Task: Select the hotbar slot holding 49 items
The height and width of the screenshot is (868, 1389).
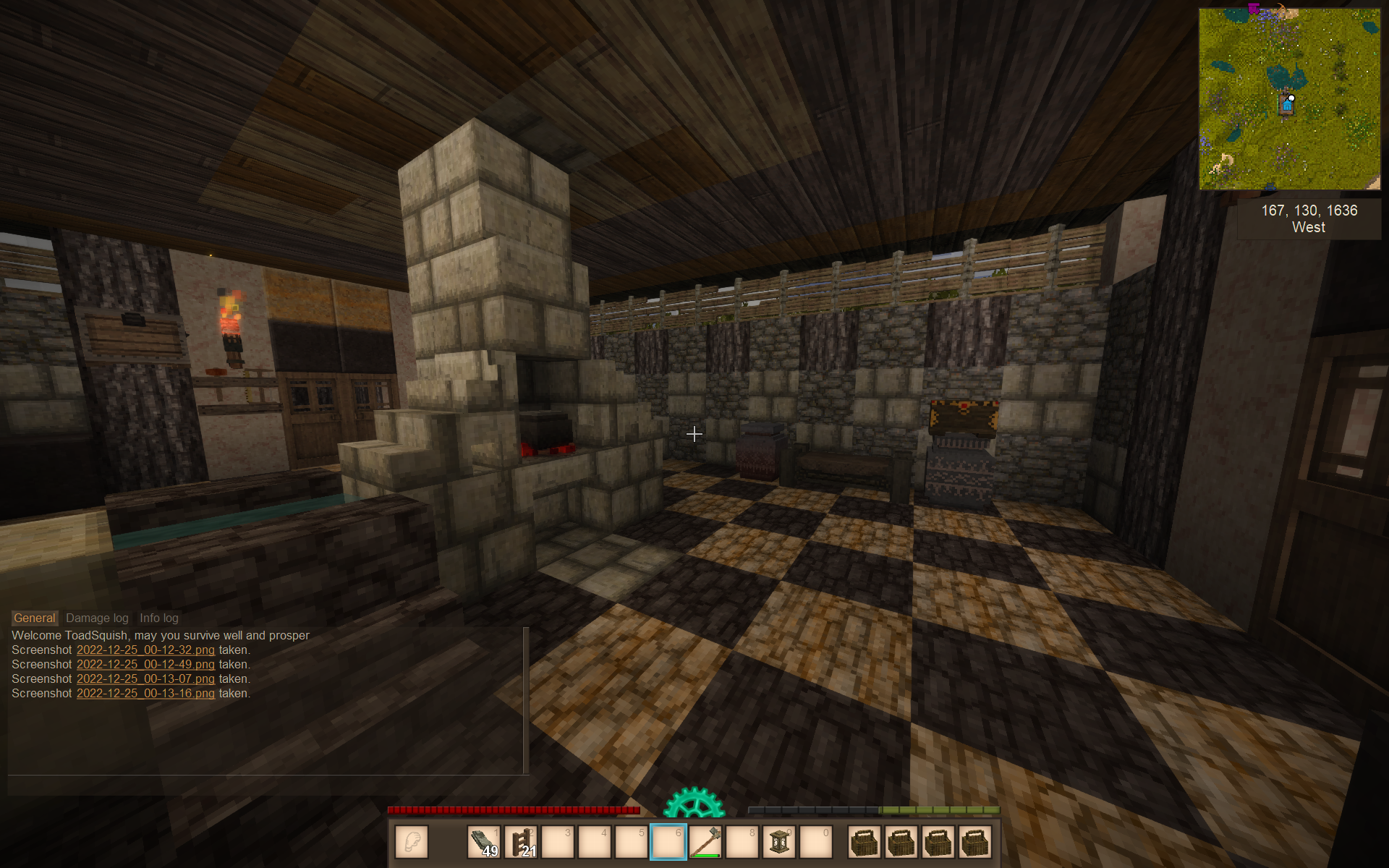Action: tap(484, 842)
